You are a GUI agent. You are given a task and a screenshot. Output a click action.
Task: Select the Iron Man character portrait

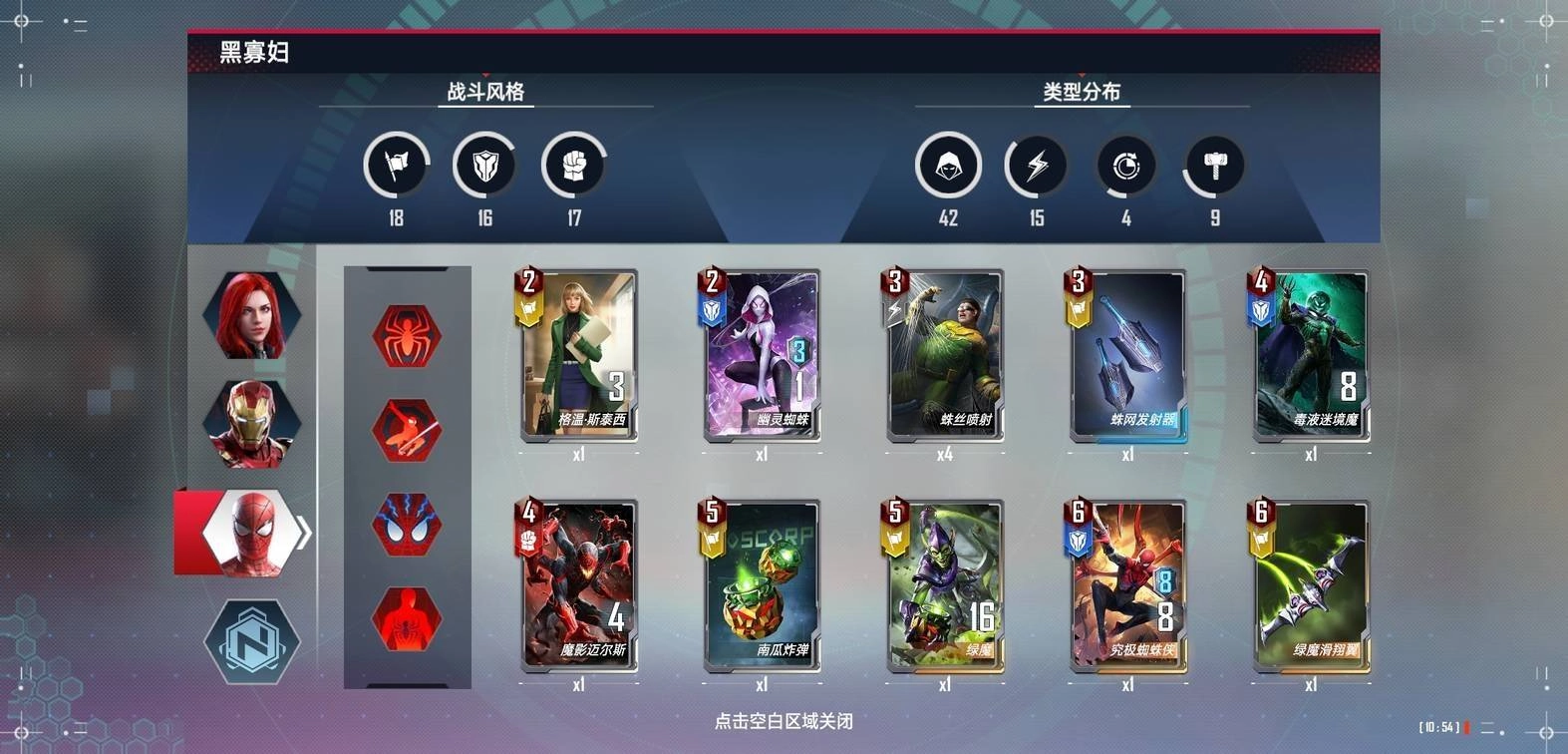pos(252,423)
